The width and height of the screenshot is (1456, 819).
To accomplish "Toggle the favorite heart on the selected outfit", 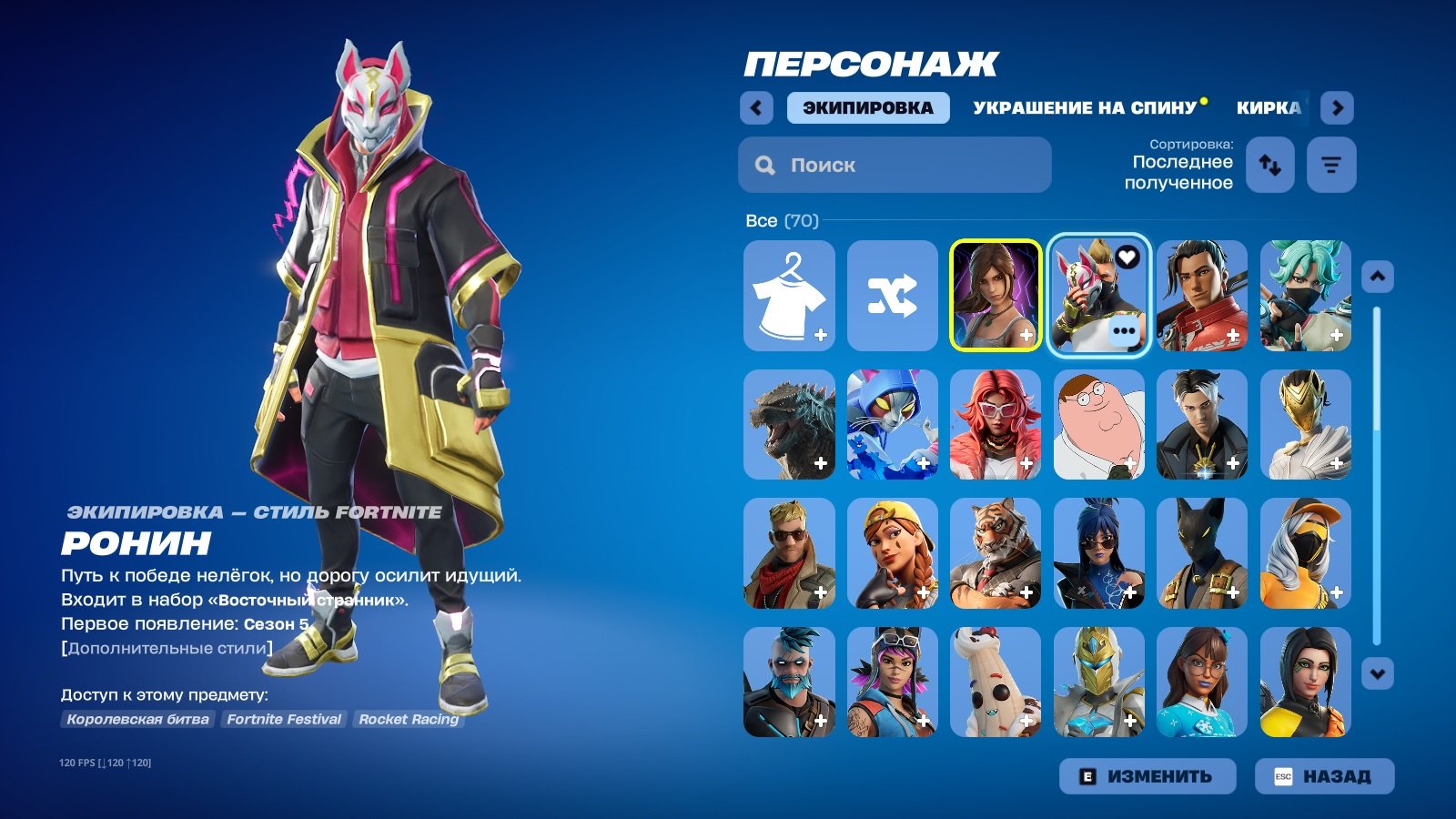I will 1128,258.
